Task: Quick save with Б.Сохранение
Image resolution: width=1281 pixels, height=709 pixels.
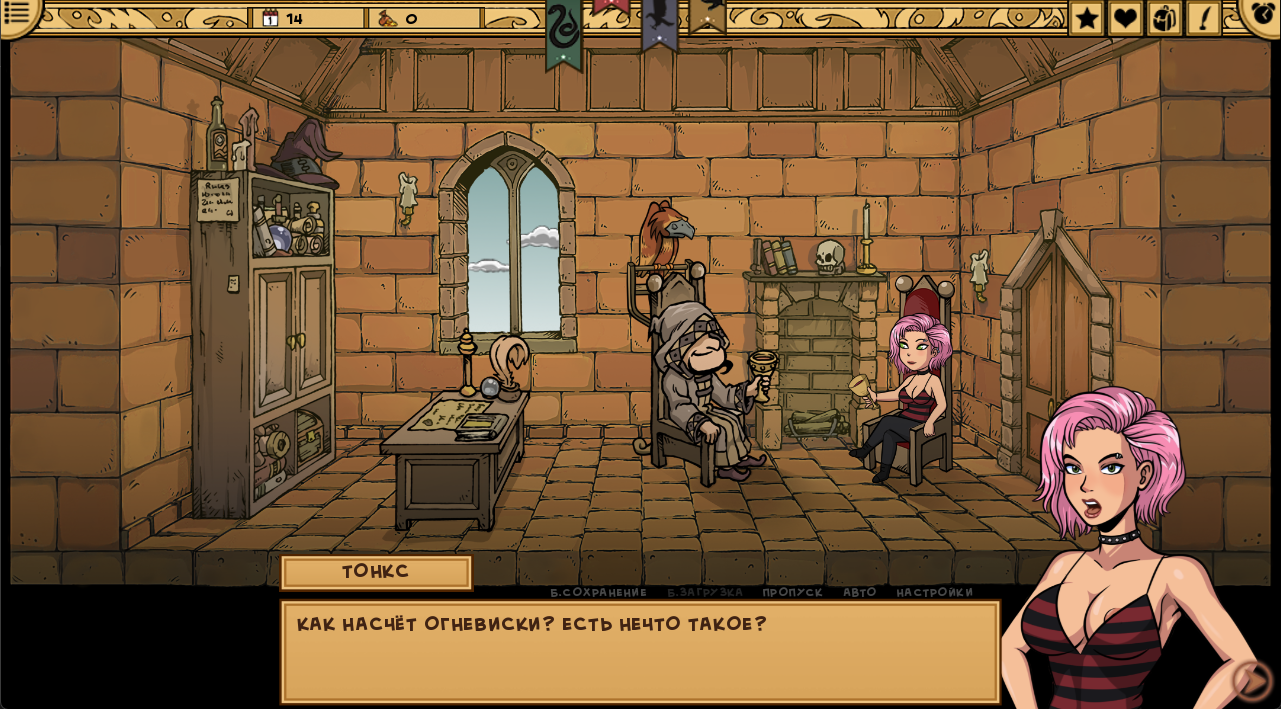Action: click(x=598, y=592)
